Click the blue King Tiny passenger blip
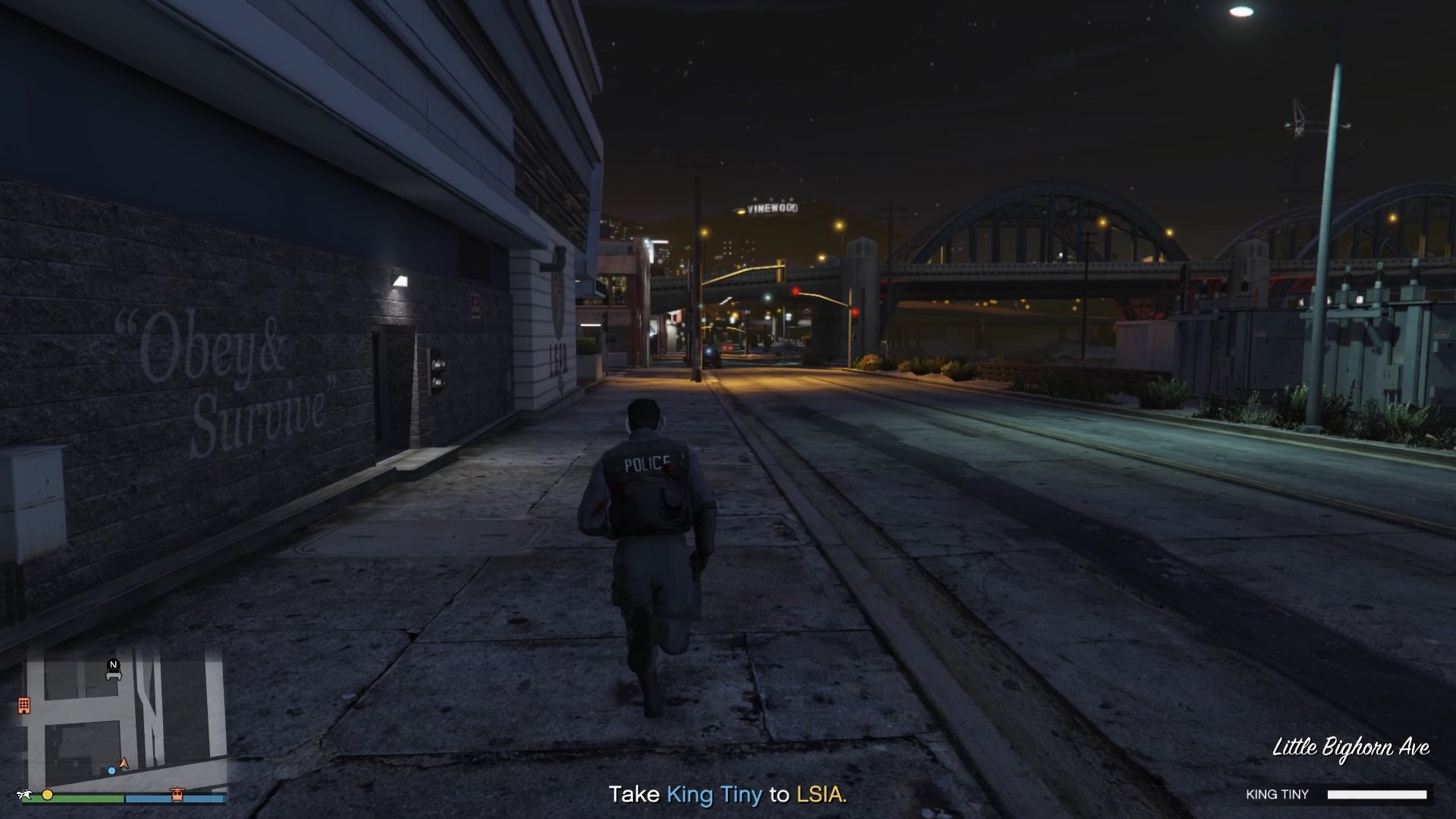Image resolution: width=1456 pixels, height=819 pixels. coord(111,771)
